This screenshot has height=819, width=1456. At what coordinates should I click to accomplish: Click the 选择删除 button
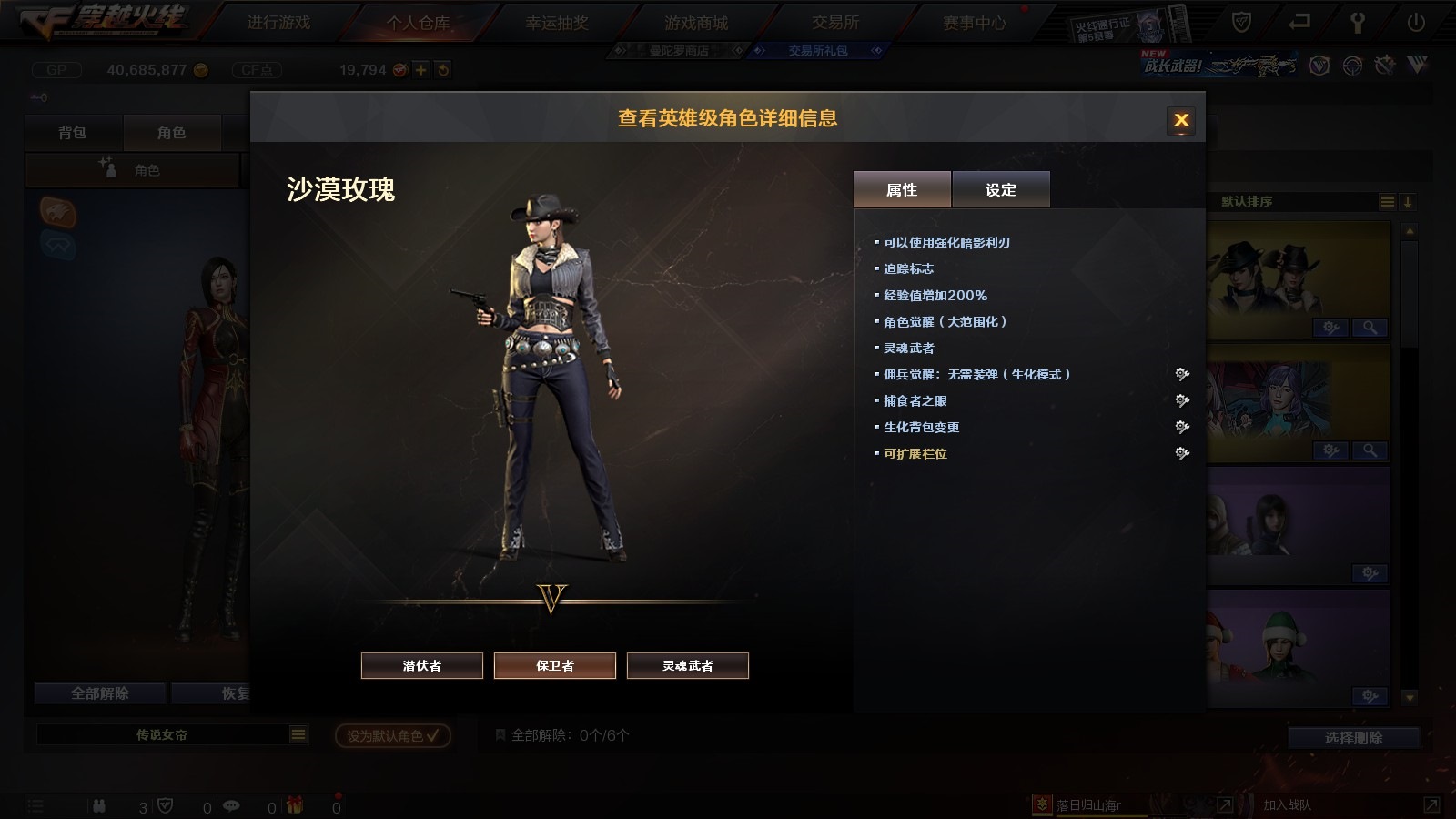[x=1353, y=738]
